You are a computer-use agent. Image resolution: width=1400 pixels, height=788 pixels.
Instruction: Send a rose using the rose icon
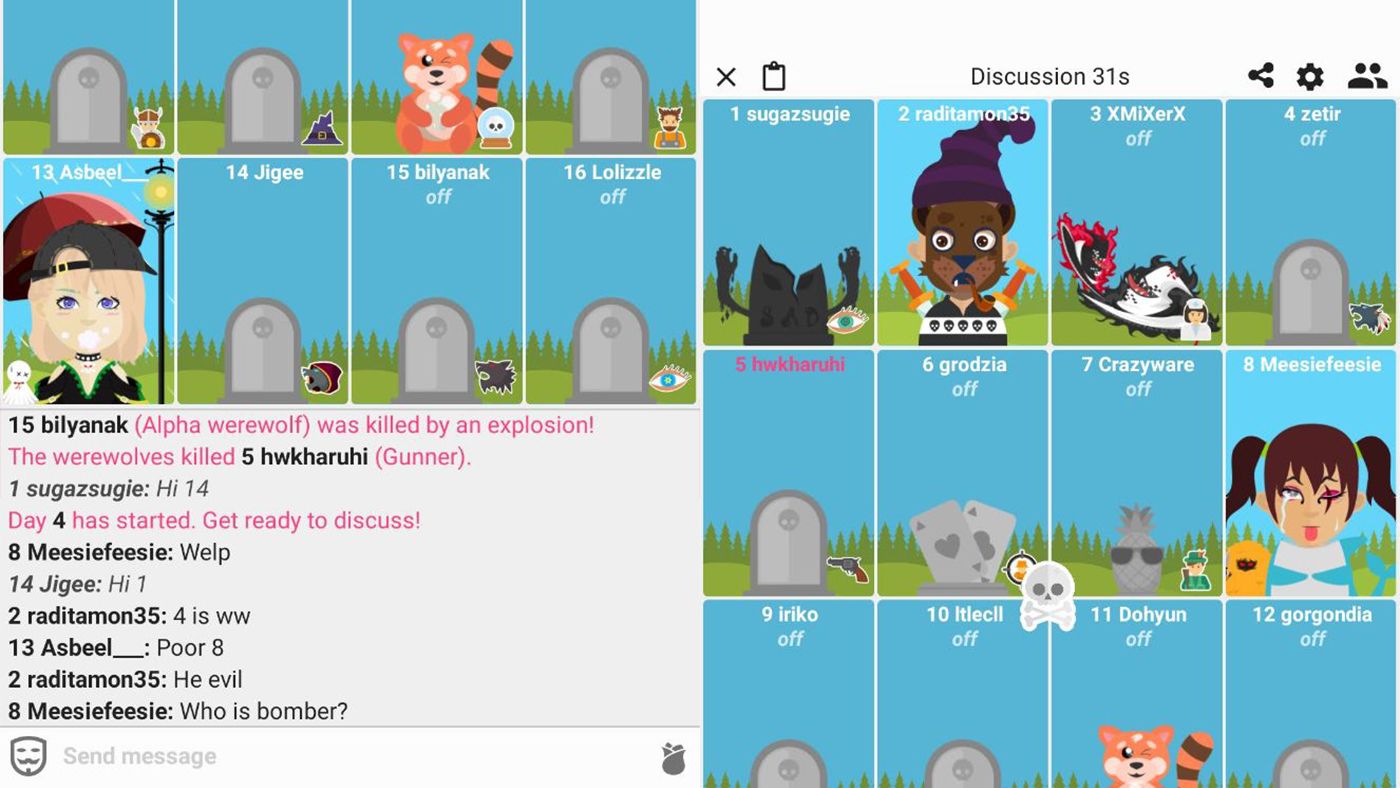click(x=674, y=758)
